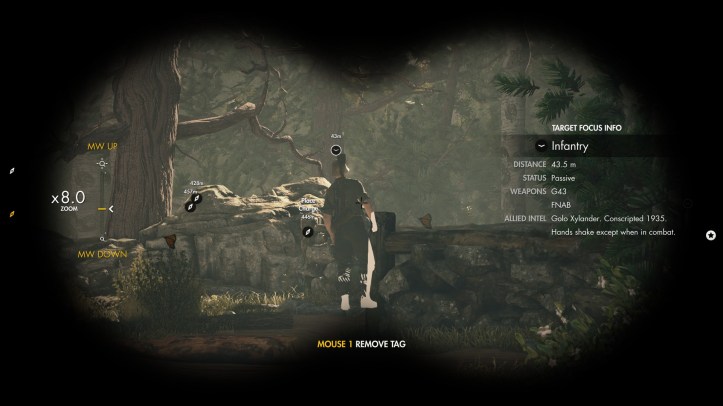This screenshot has width=723, height=406.
Task: Click the zoom level slider marker
Action: coord(103,209)
